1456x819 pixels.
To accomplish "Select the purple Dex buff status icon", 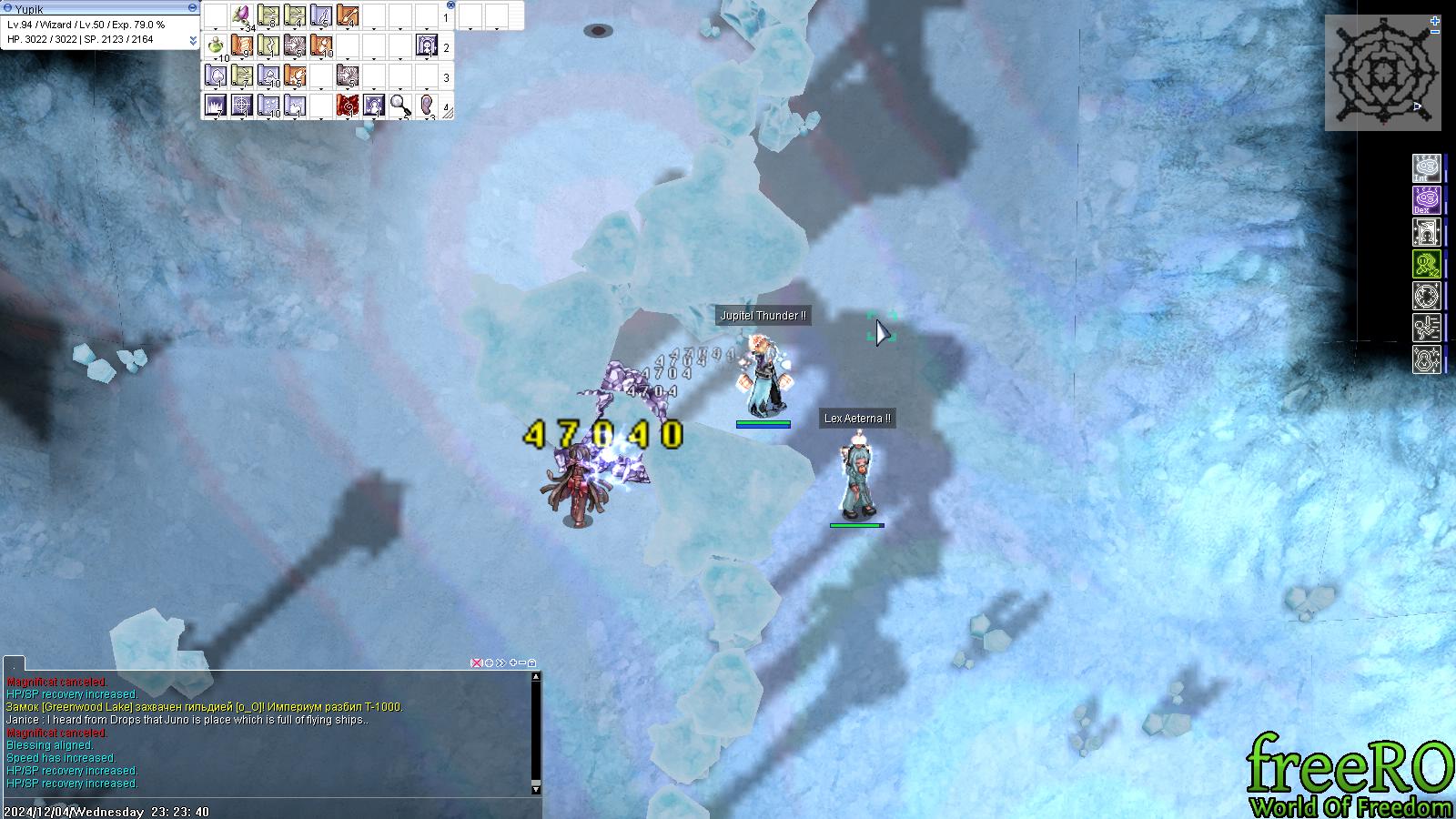I will [x=1425, y=200].
